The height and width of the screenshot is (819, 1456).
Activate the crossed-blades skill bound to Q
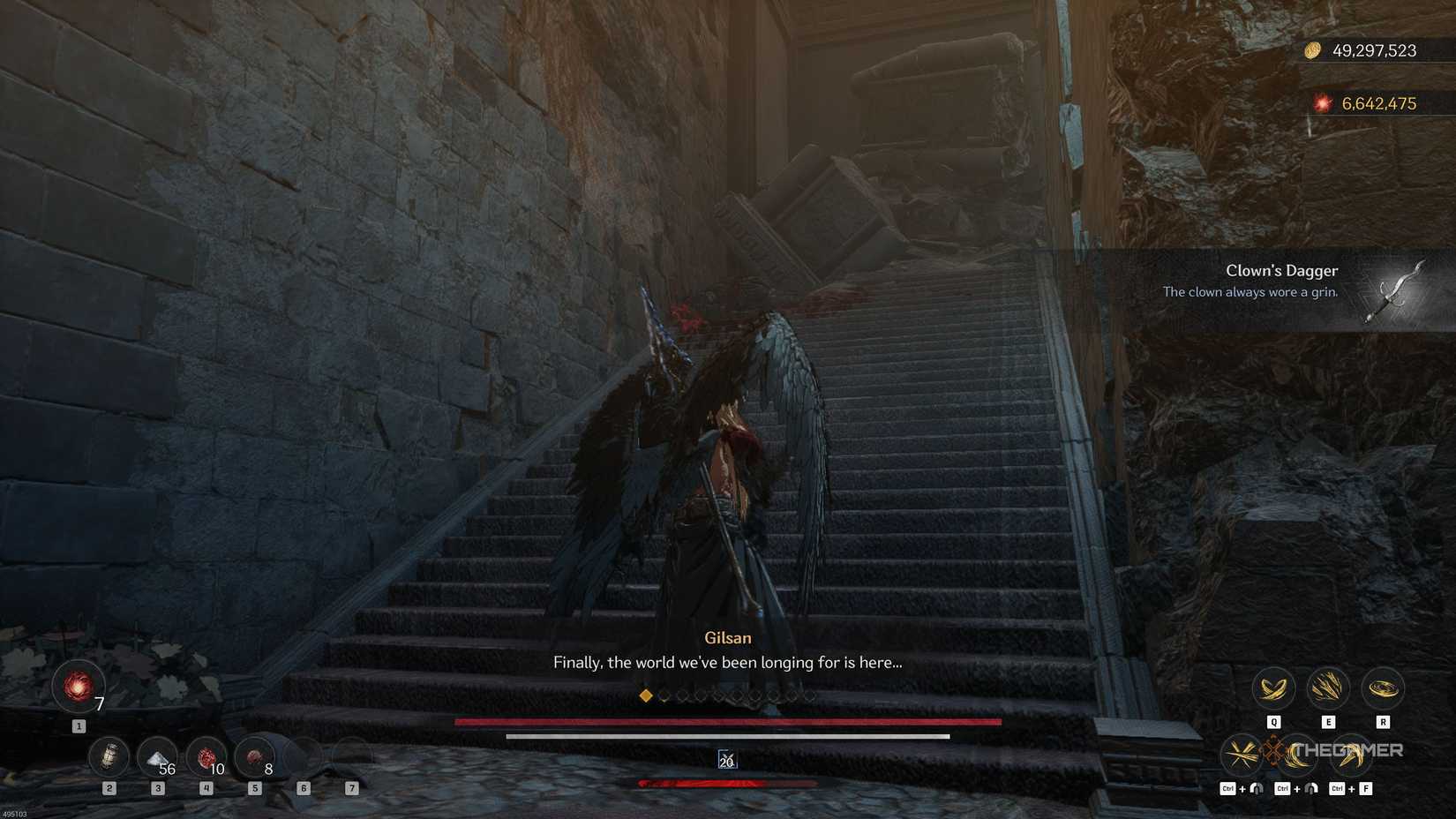[x=1273, y=688]
